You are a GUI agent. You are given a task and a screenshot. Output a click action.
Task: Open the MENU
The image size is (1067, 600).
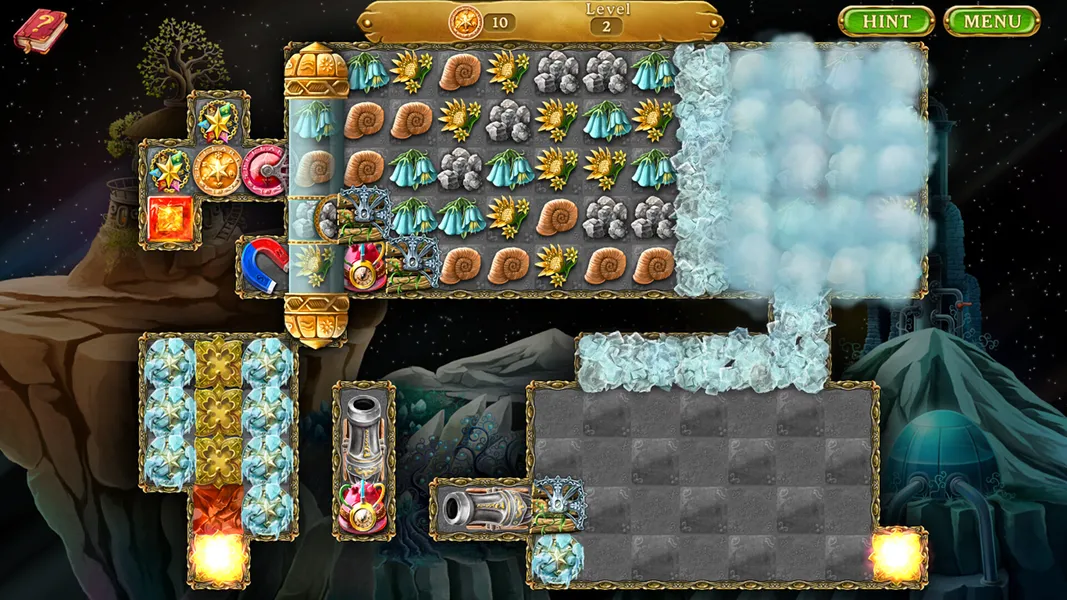click(x=992, y=21)
